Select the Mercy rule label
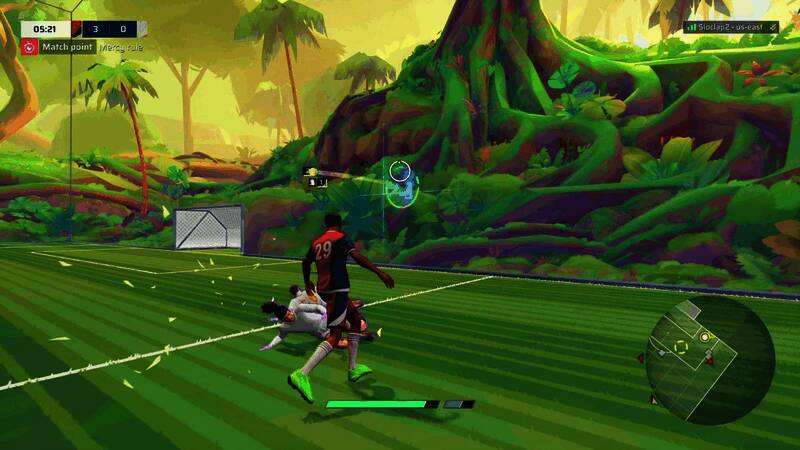 click(128, 47)
